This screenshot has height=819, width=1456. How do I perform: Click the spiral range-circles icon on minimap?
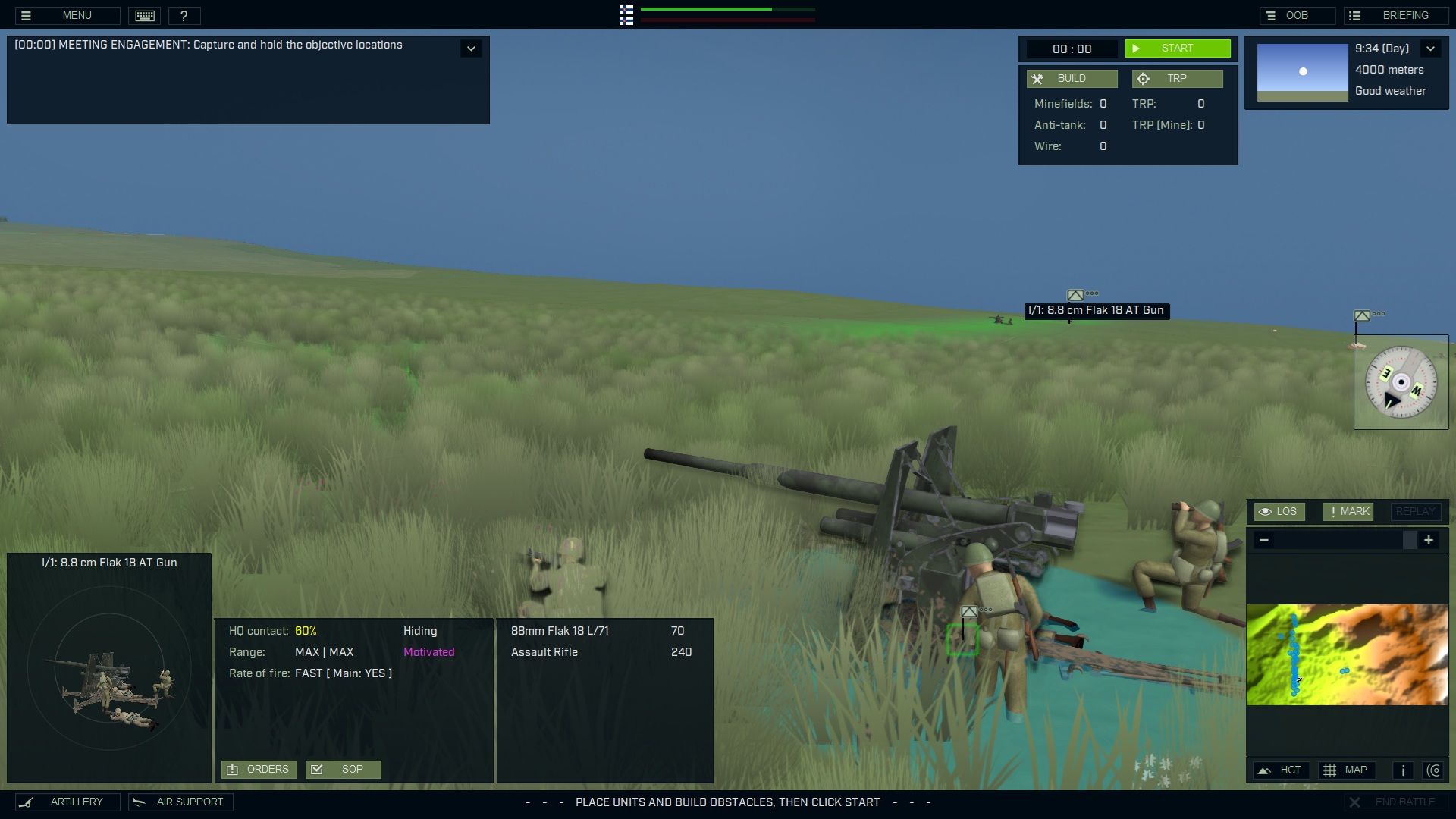point(1435,770)
